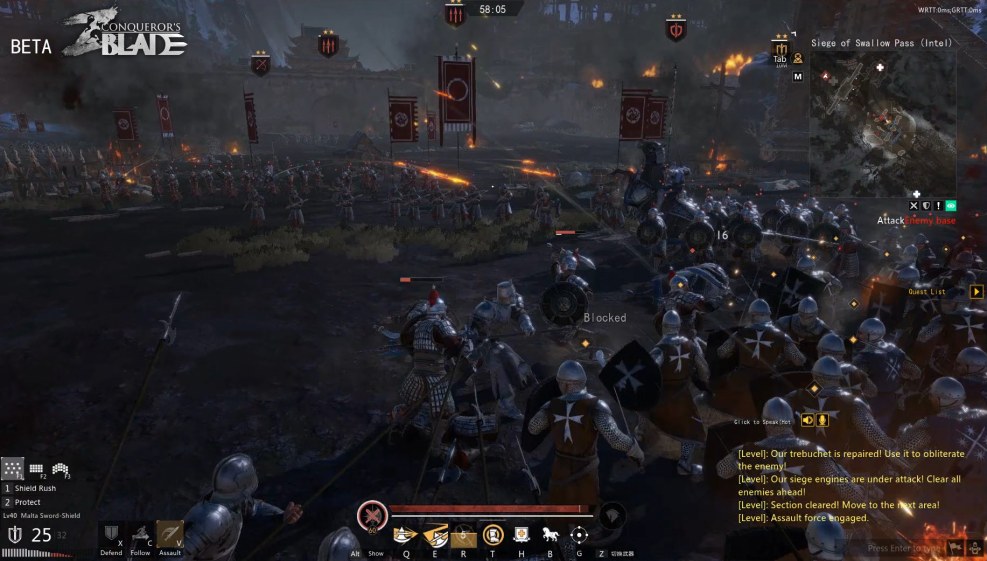
Task: Order troops to Follow
Action: (x=141, y=535)
